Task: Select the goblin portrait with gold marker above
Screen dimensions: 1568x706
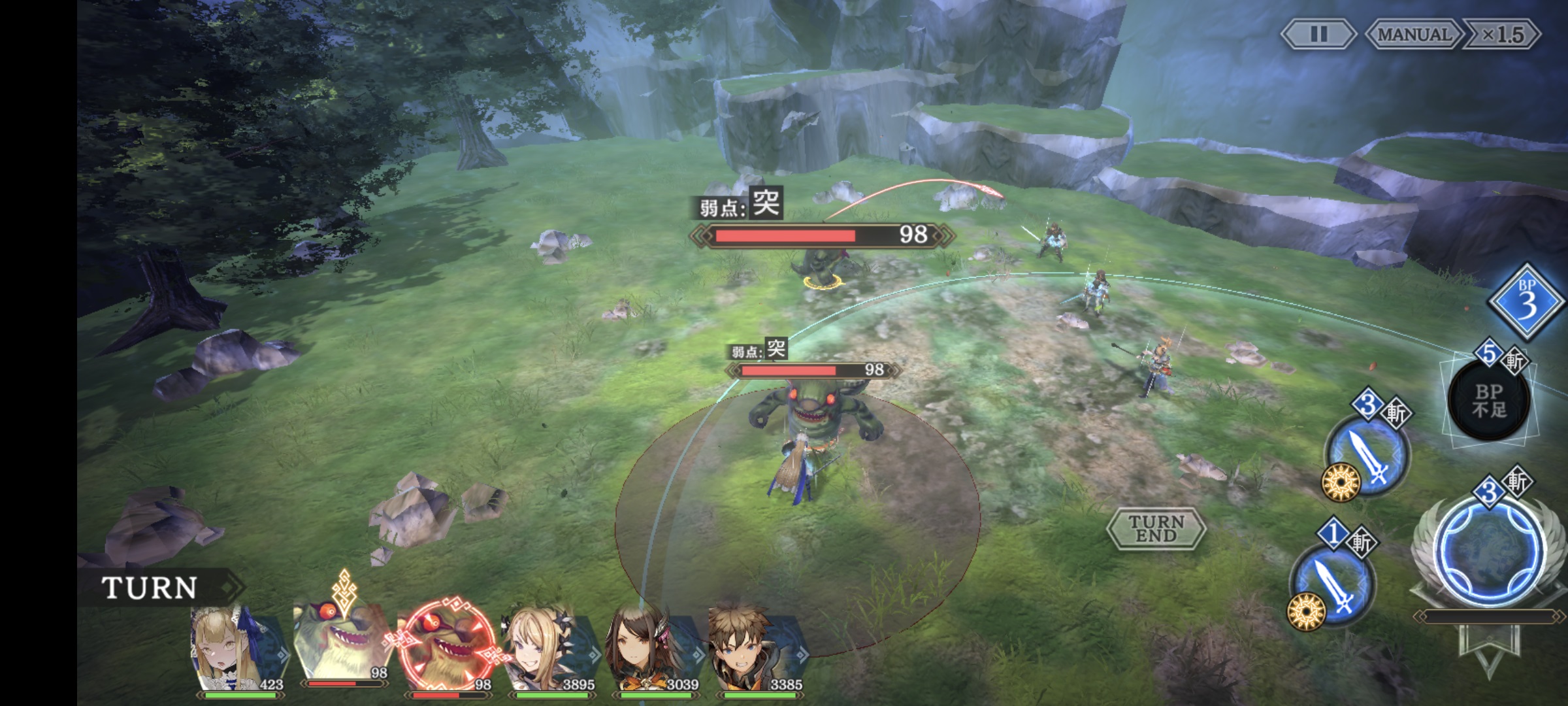Action: click(341, 644)
